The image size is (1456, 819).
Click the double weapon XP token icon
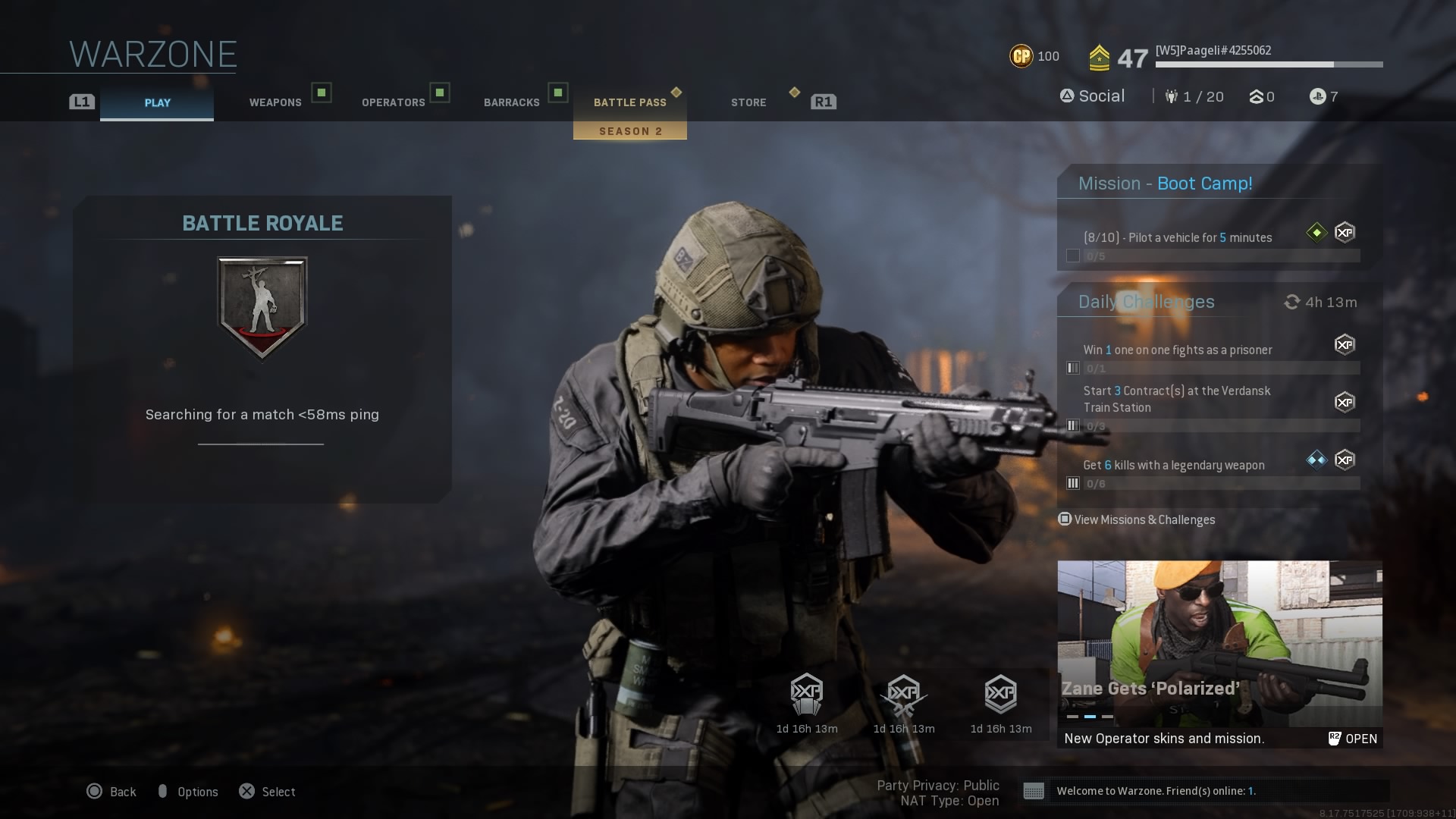903,695
